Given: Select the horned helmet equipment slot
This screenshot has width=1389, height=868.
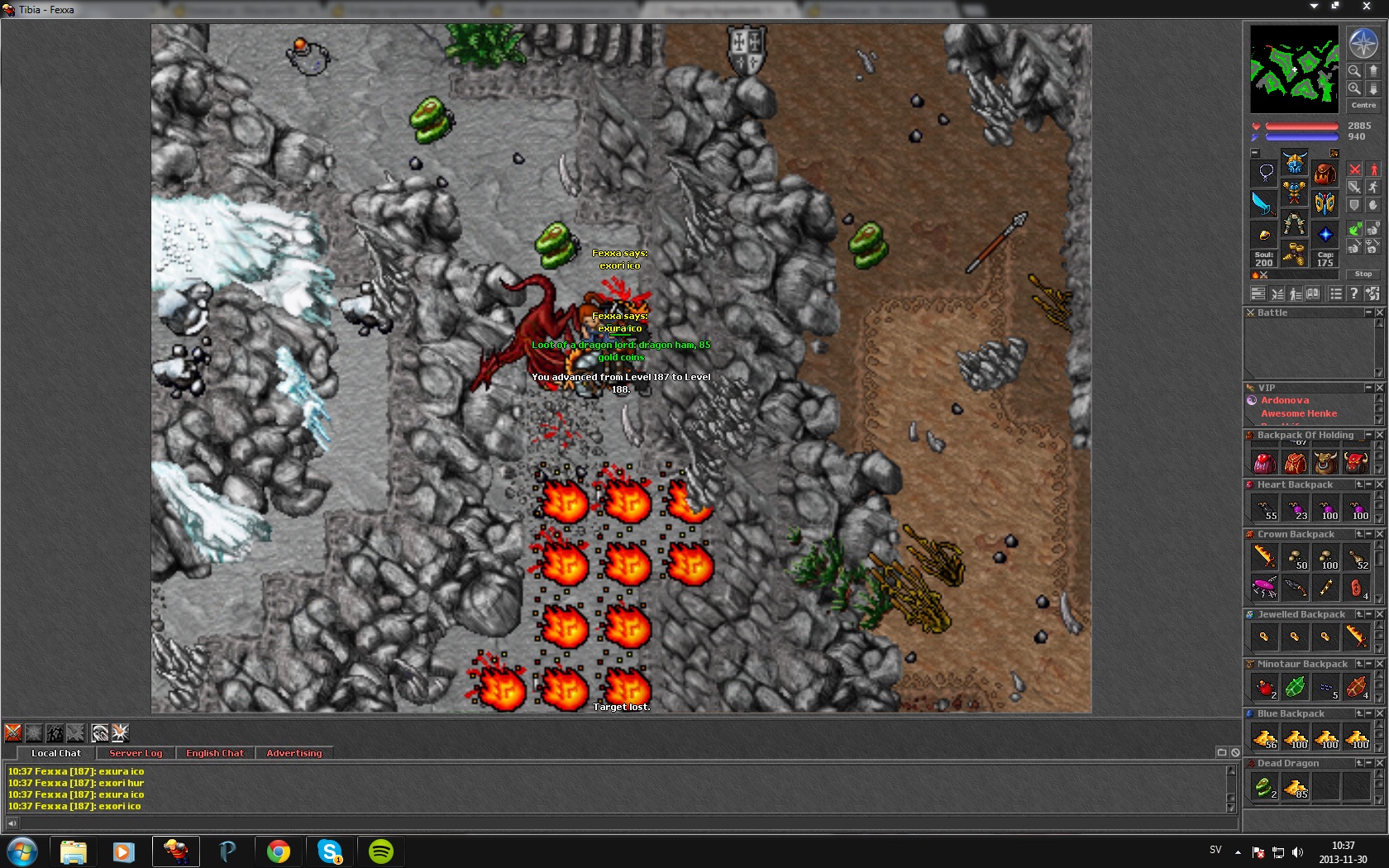Looking at the screenshot, I should click(1295, 162).
